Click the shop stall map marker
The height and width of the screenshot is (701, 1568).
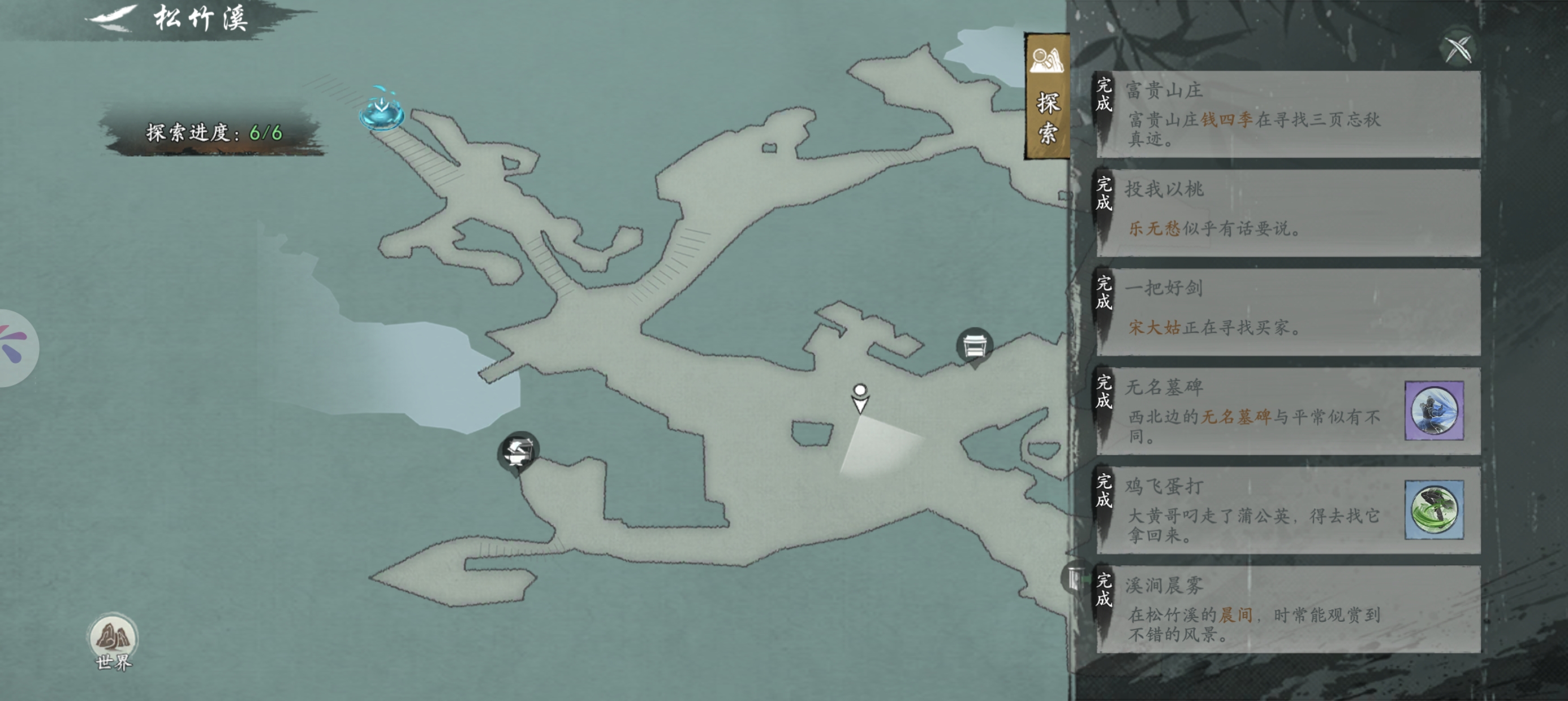[x=974, y=346]
